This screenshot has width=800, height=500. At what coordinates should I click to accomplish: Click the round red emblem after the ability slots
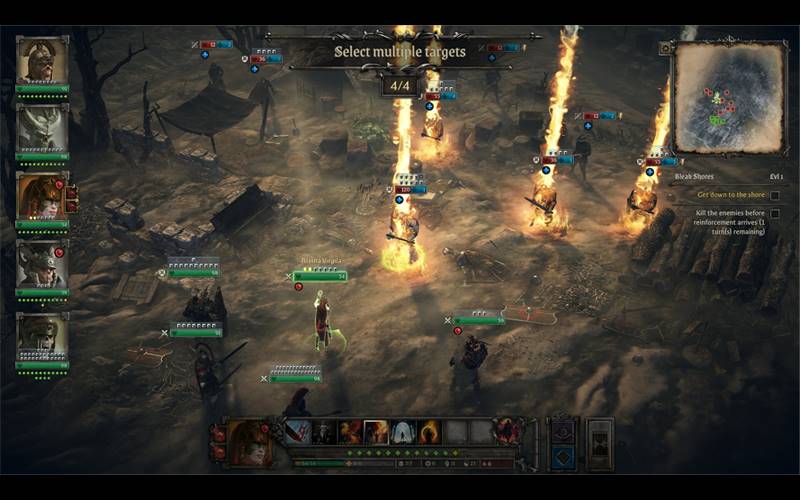[507, 432]
